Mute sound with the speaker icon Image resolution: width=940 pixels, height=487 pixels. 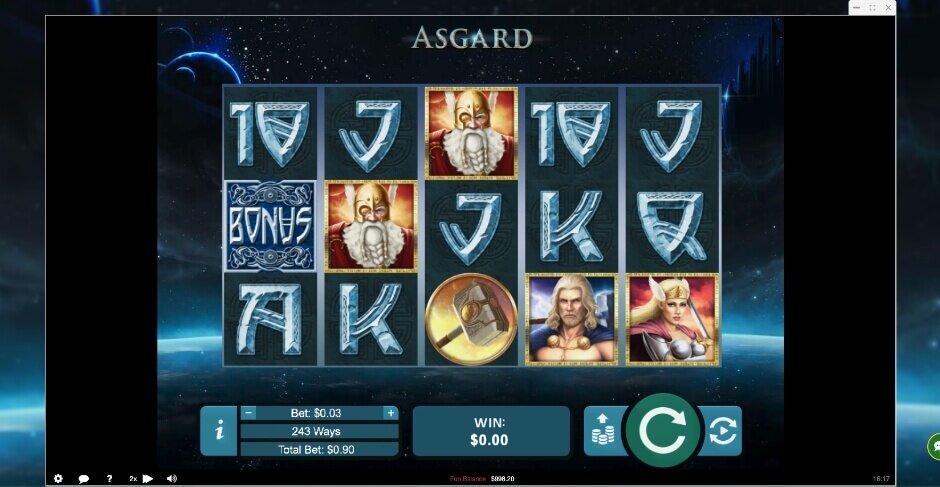[x=172, y=479]
